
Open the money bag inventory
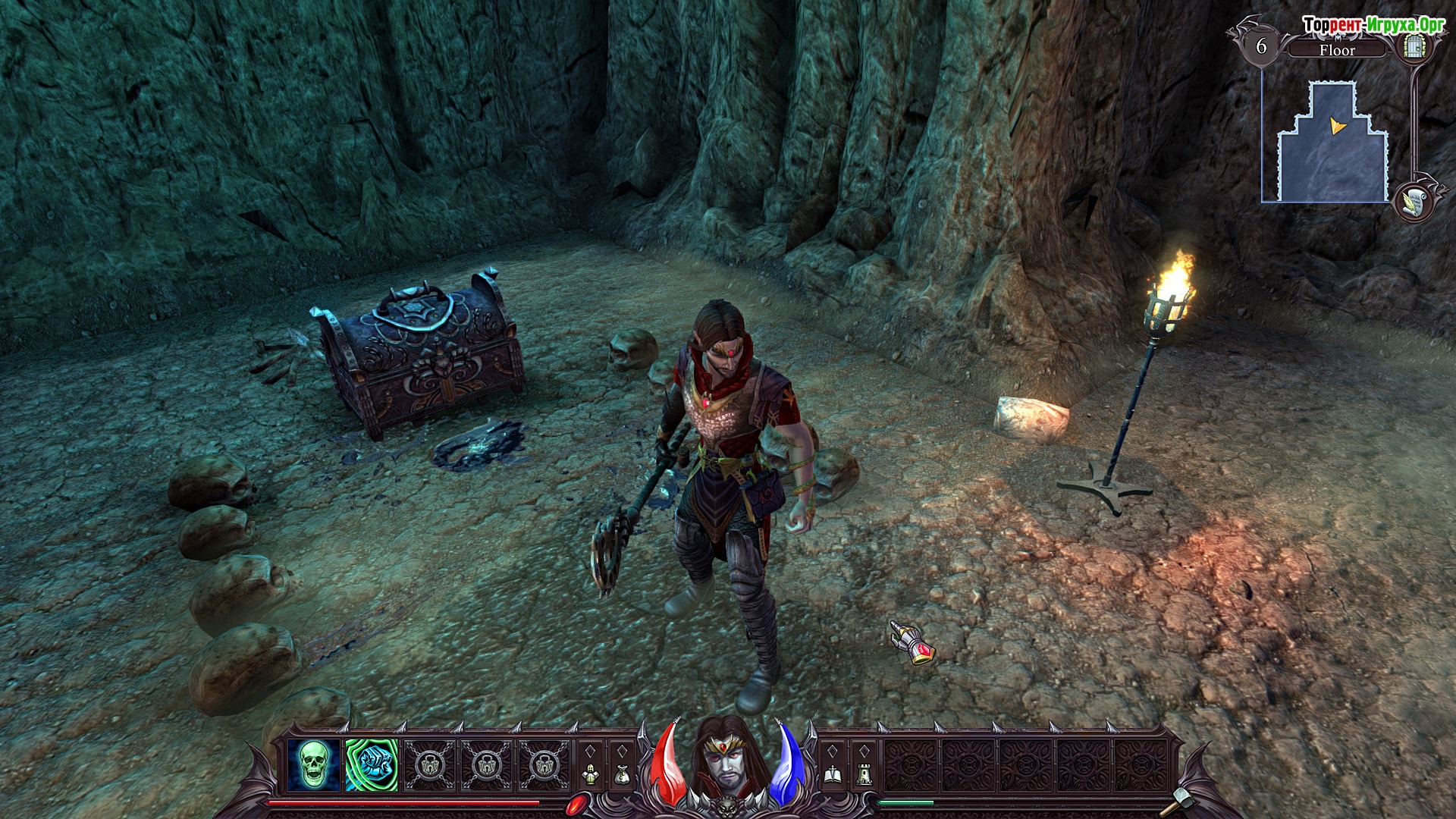(622, 773)
